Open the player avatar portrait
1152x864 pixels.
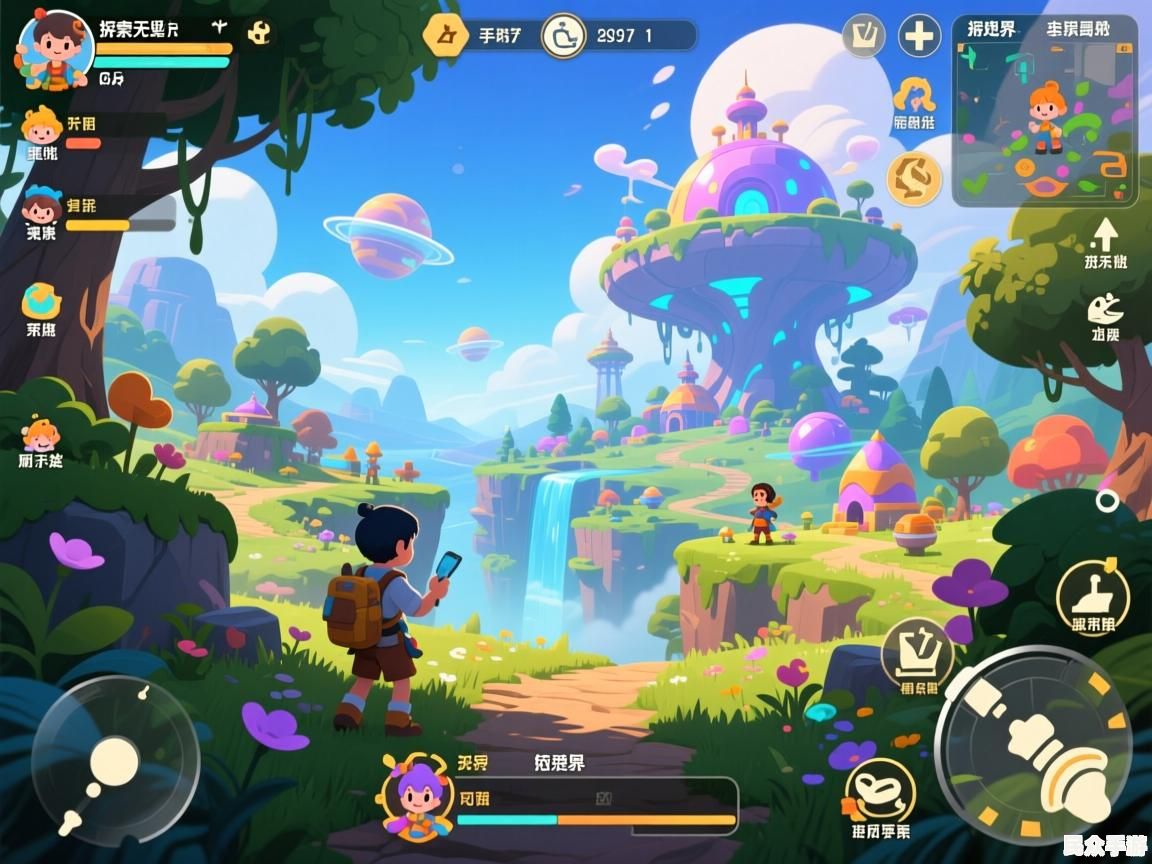pyautogui.click(x=56, y=50)
